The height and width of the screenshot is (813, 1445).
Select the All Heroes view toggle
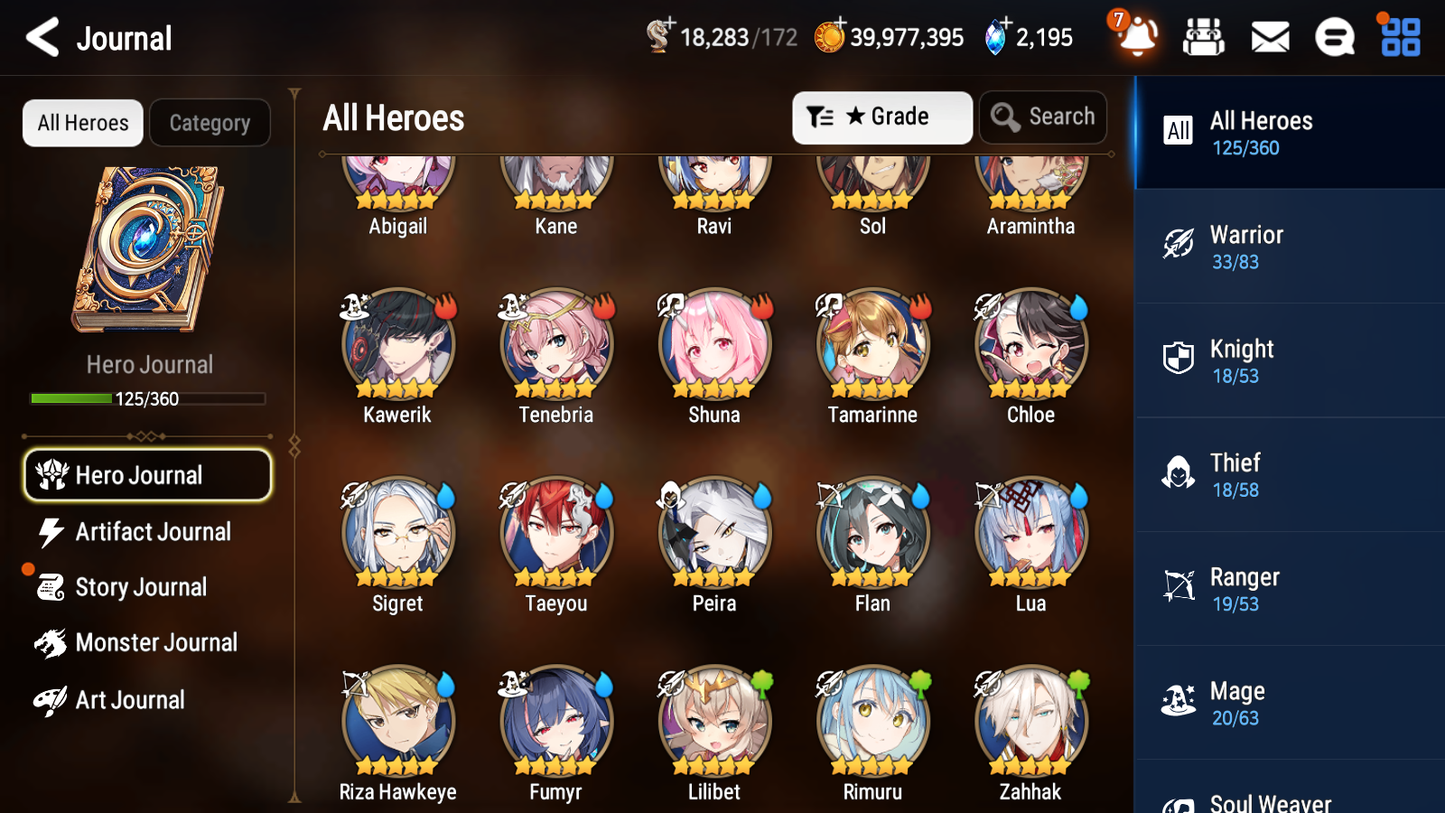tap(82, 122)
